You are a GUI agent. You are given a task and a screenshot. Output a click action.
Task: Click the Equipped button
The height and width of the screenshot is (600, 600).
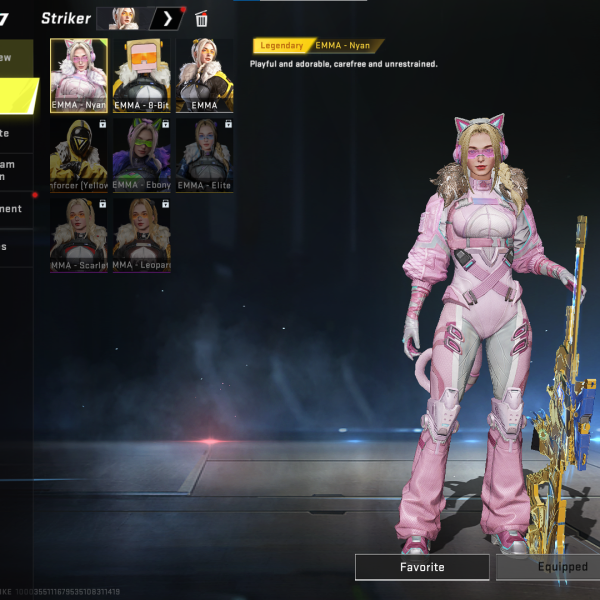pos(550,567)
